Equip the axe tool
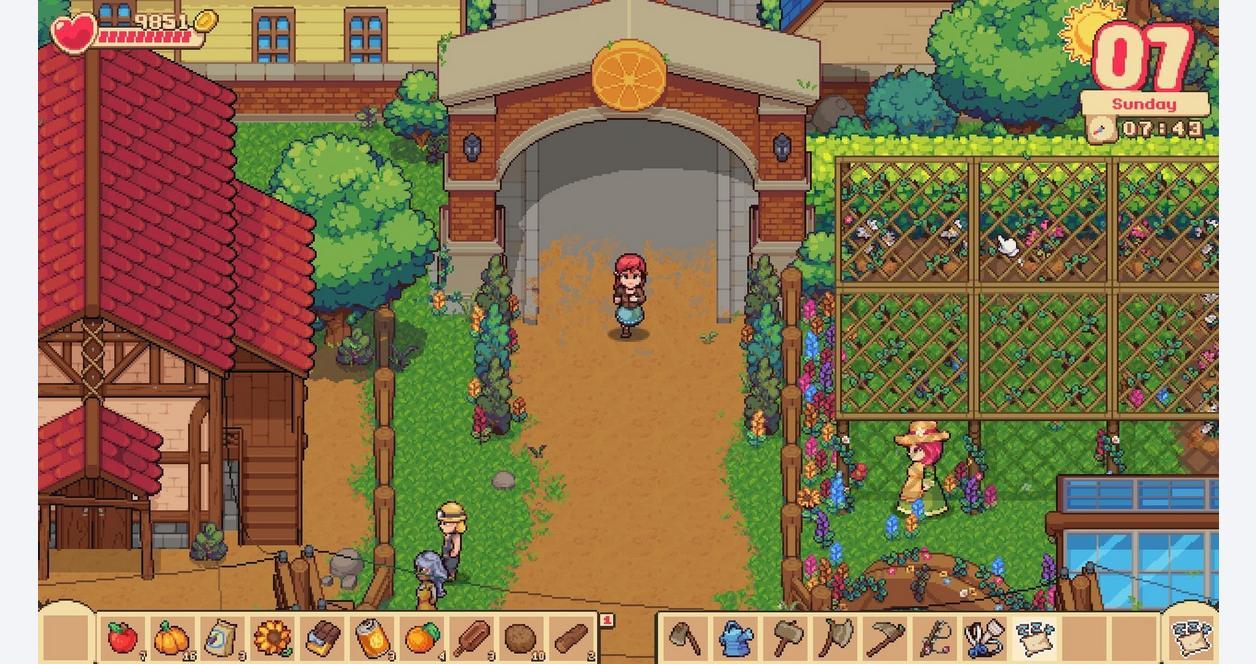Screen dimensions: 1256x664 pyautogui.click(x=835, y=637)
